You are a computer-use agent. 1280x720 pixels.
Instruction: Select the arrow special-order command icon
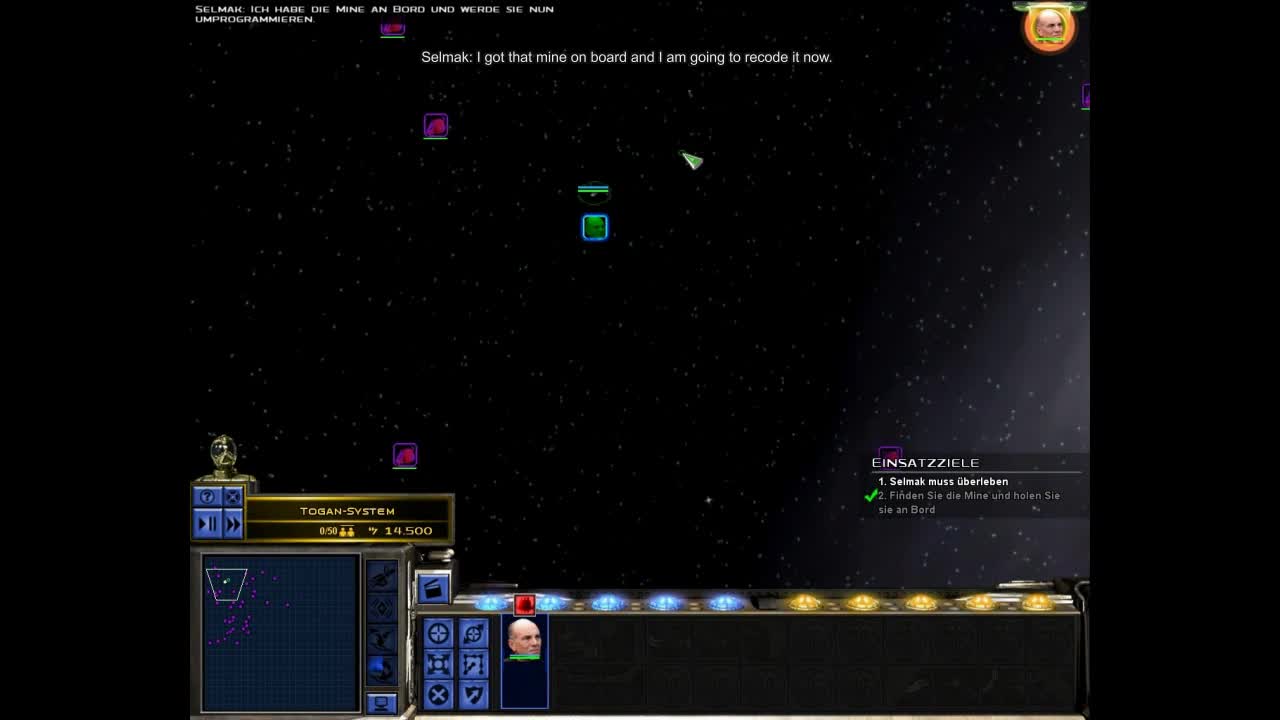click(473, 692)
